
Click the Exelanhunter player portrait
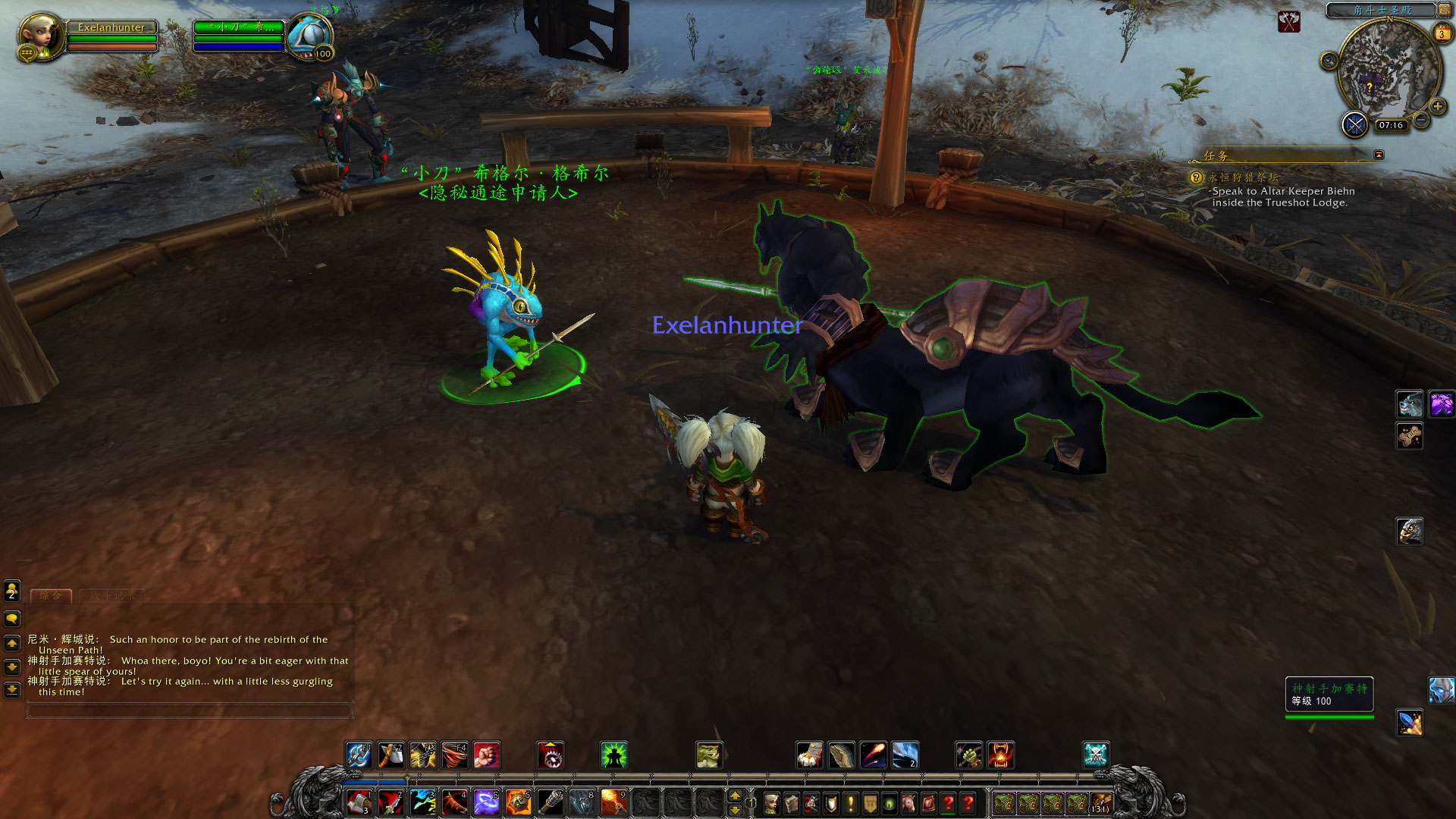pyautogui.click(x=41, y=36)
